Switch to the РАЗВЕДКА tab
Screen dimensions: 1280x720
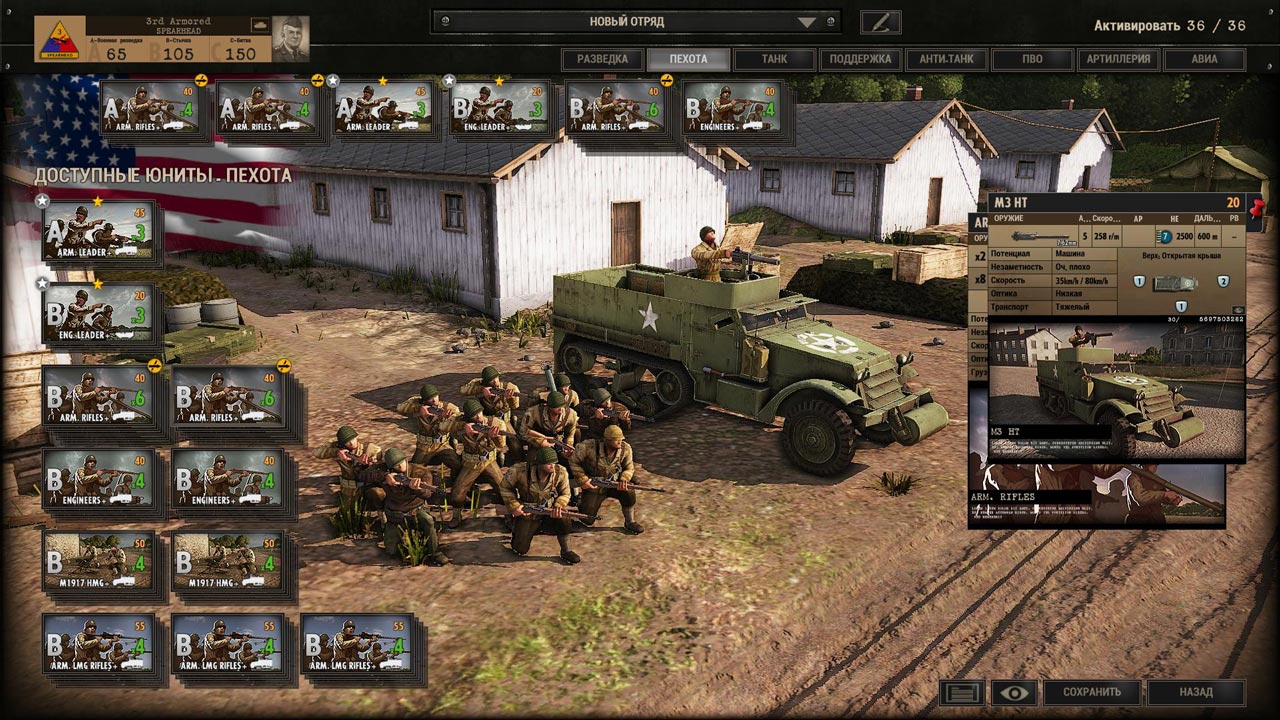(602, 59)
